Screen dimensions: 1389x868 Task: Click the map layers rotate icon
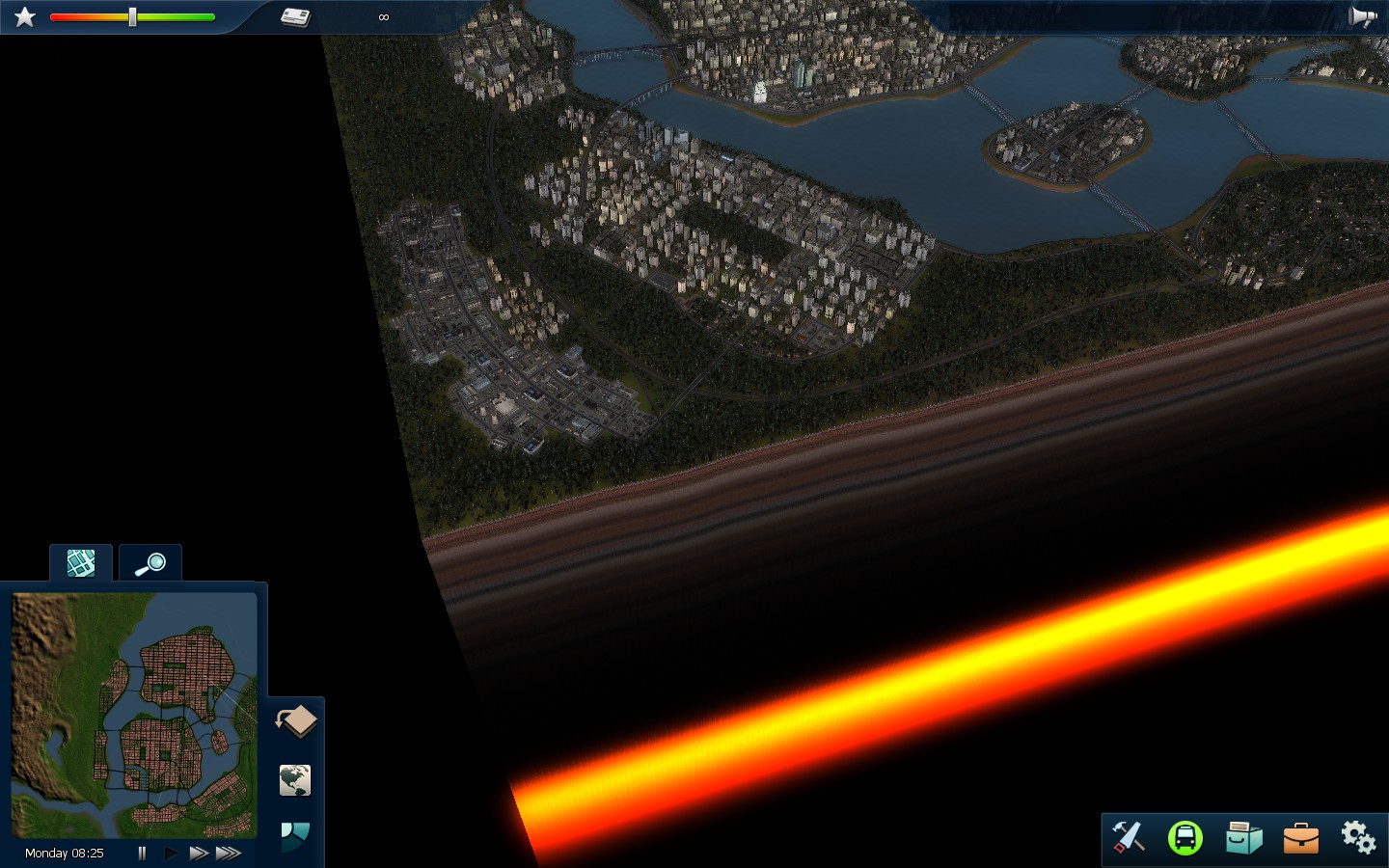coord(296,720)
